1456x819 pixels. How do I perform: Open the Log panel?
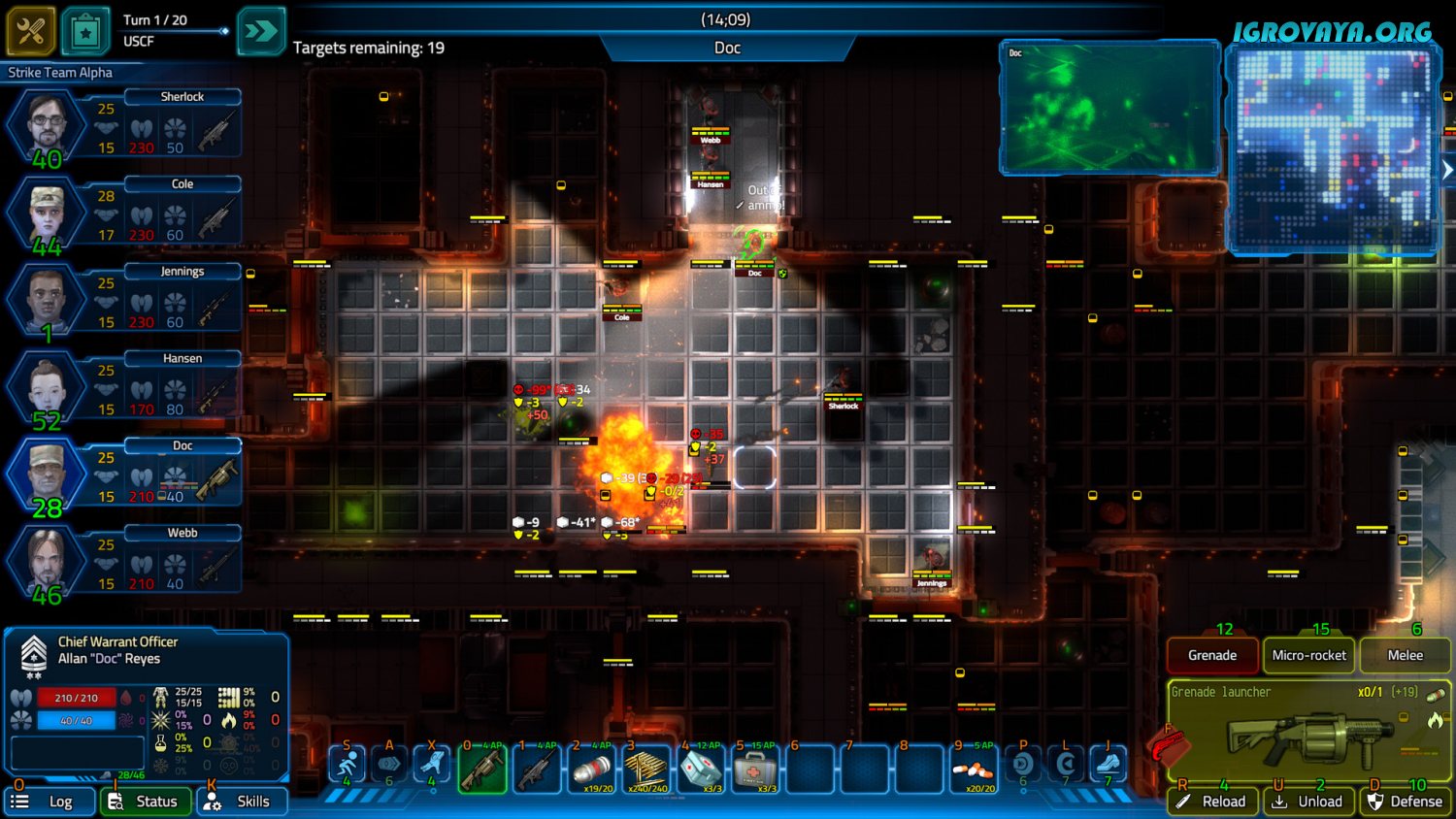pos(50,802)
